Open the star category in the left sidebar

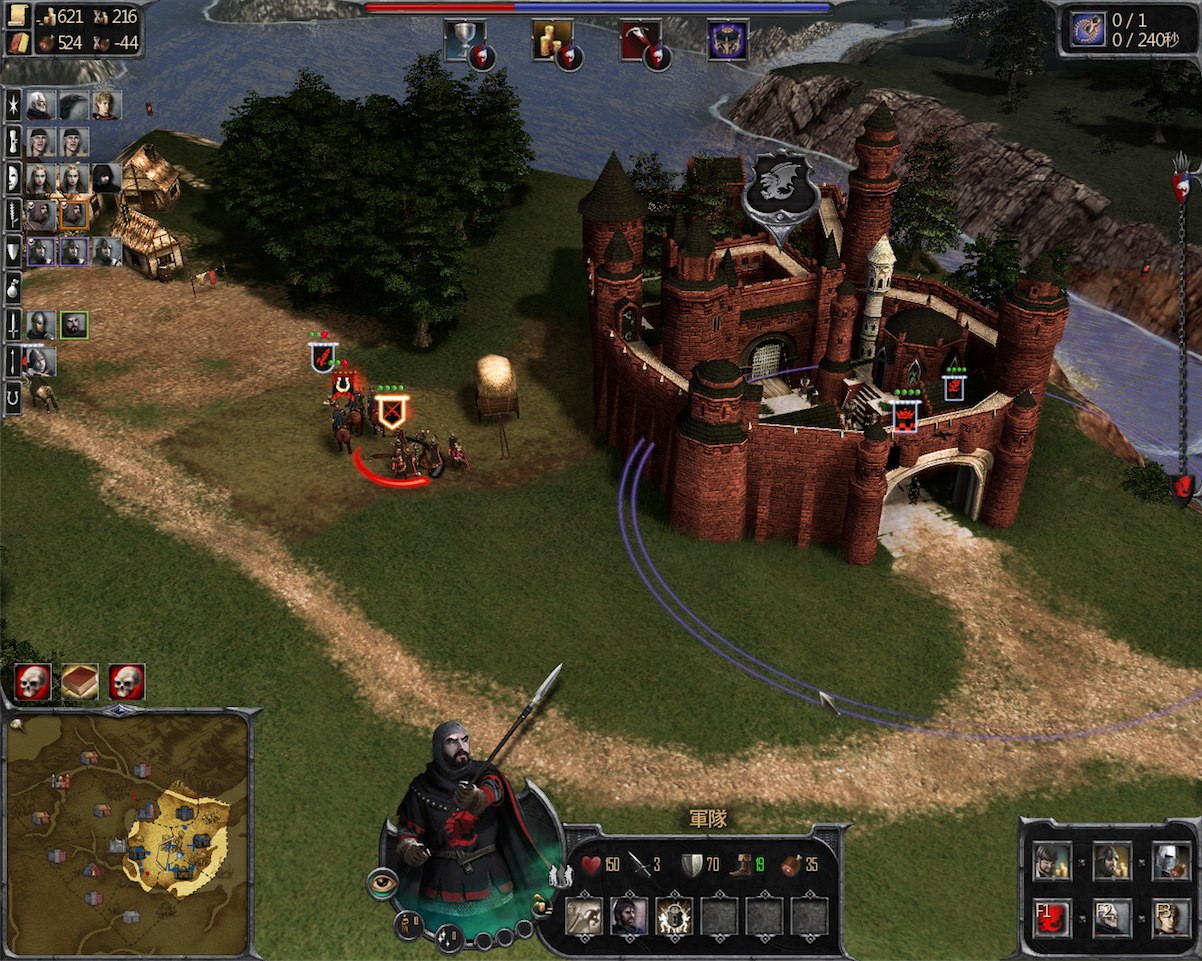pyautogui.click(x=13, y=105)
